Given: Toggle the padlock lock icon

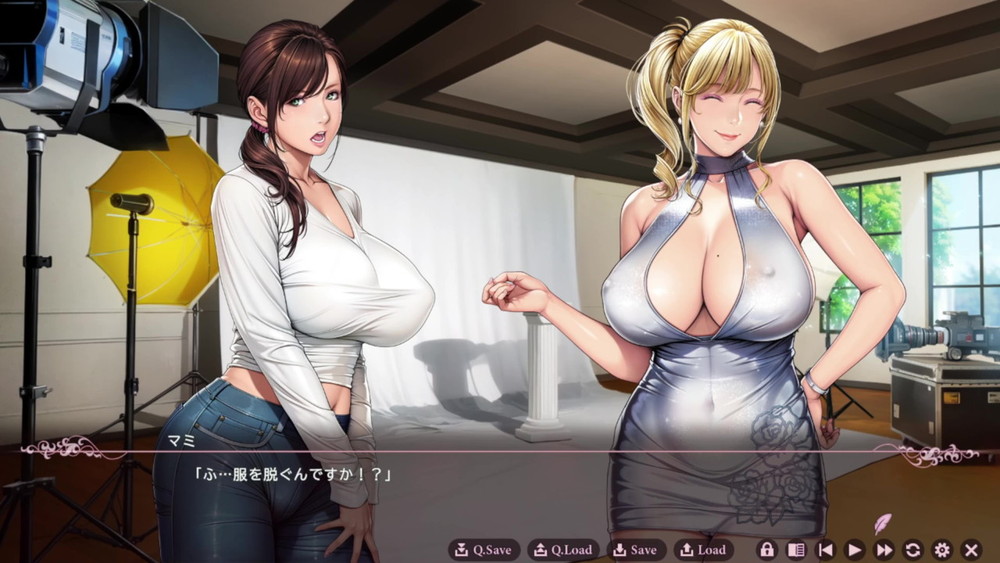Looking at the screenshot, I should [767, 549].
